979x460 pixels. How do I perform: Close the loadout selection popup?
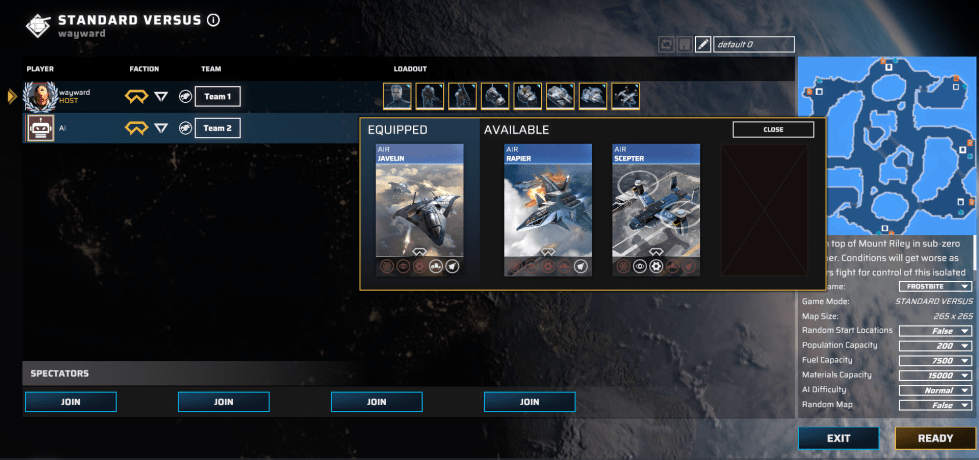tap(773, 130)
